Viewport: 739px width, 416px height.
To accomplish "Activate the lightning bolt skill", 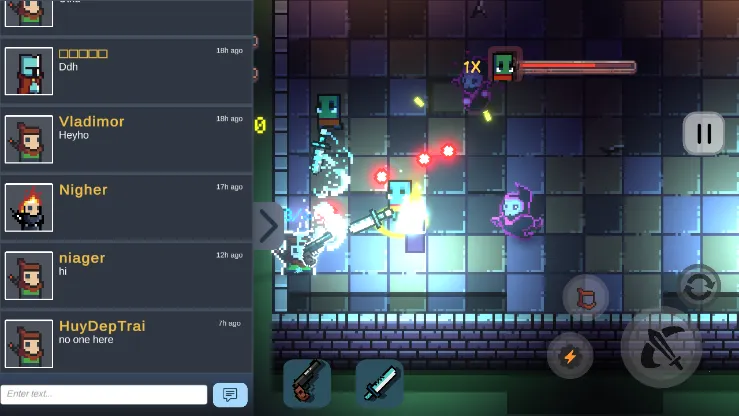I will (x=570, y=356).
